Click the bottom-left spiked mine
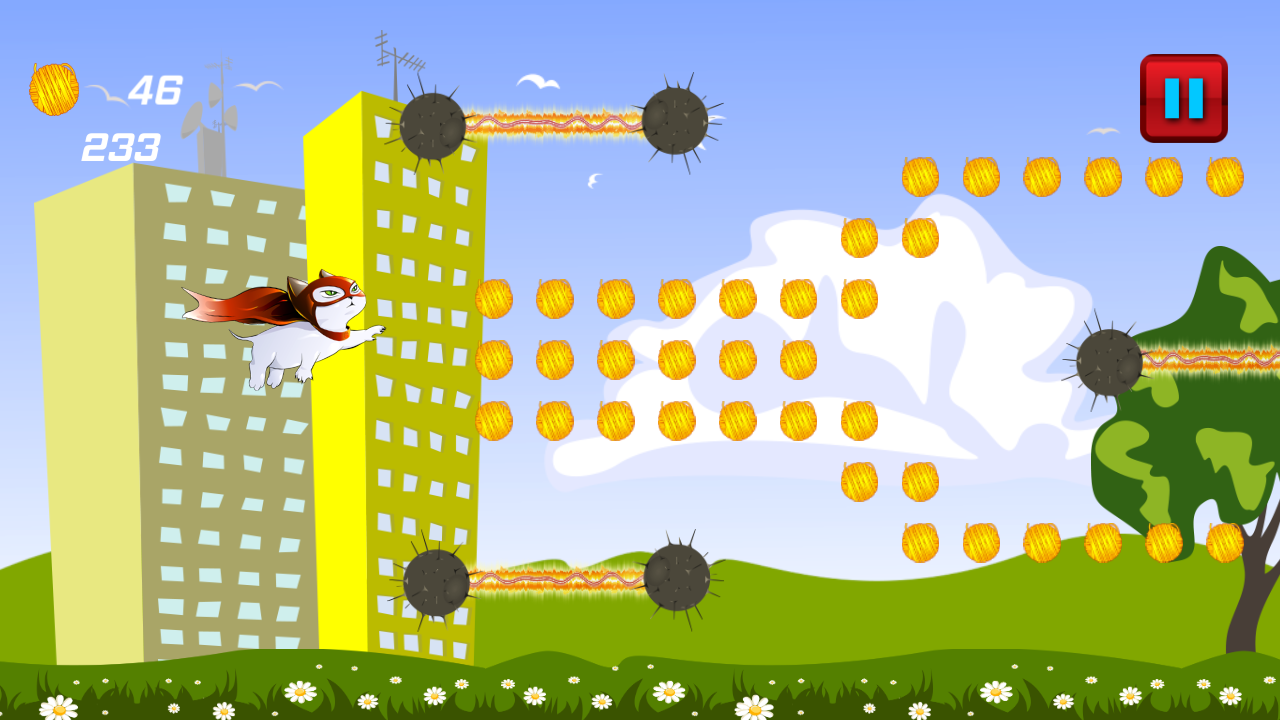The width and height of the screenshot is (1280, 720). click(x=435, y=580)
